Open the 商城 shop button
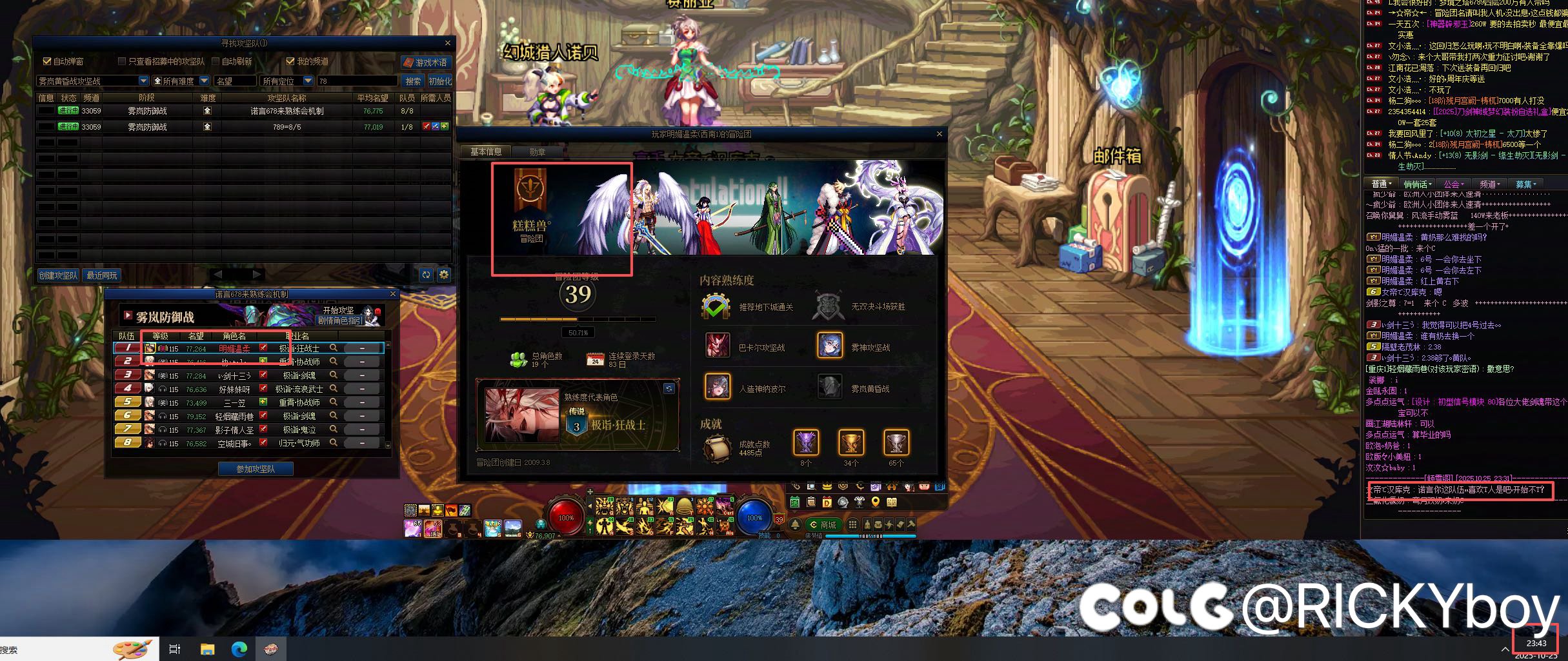 pos(823,525)
